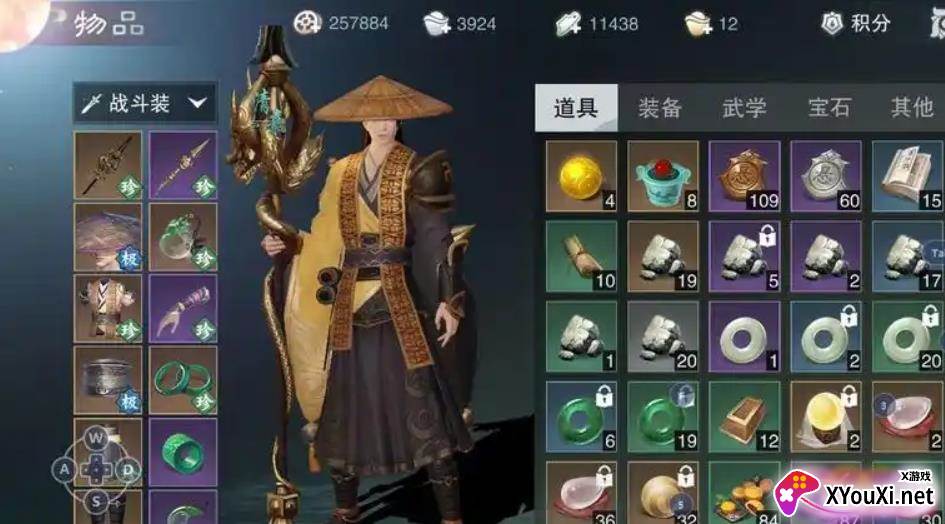Select the equipped robe armor slot
Viewport: 945px width, 524px height.
tap(108, 308)
